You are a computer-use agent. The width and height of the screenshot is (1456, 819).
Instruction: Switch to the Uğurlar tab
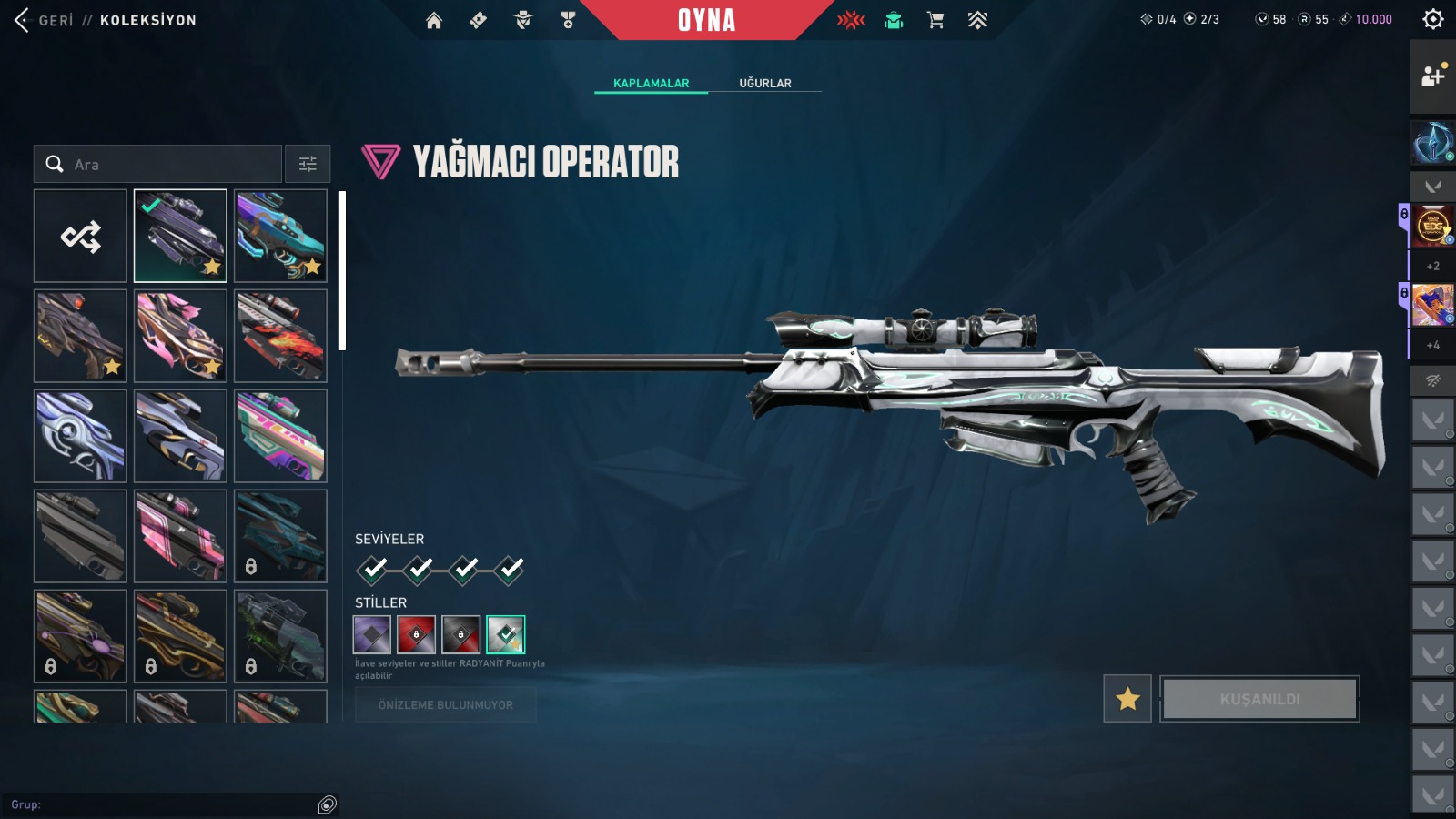click(x=764, y=83)
